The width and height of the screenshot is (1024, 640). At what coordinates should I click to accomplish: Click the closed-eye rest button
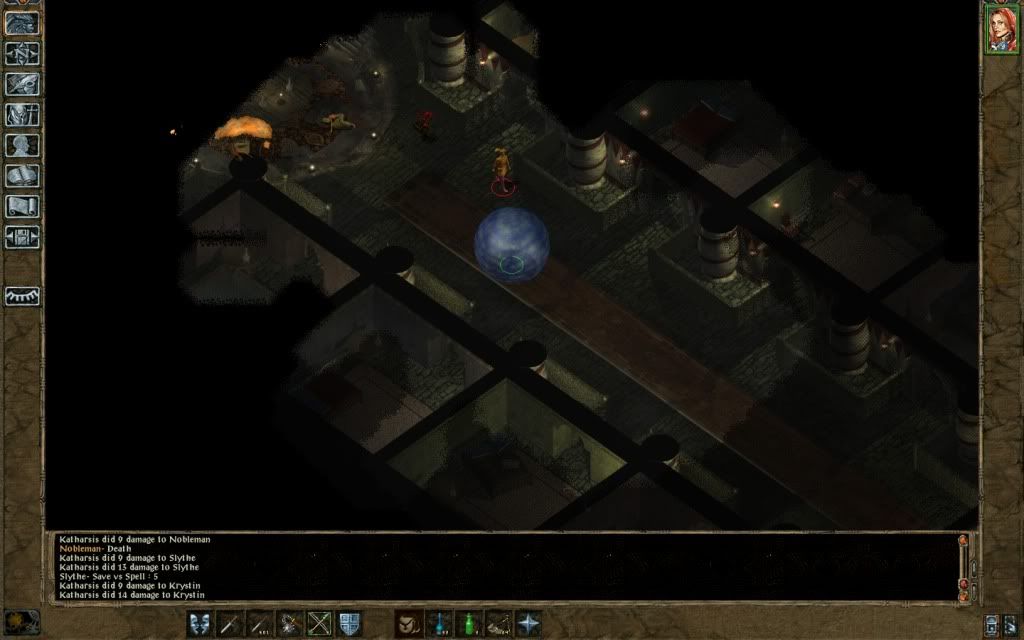[x=22, y=296]
